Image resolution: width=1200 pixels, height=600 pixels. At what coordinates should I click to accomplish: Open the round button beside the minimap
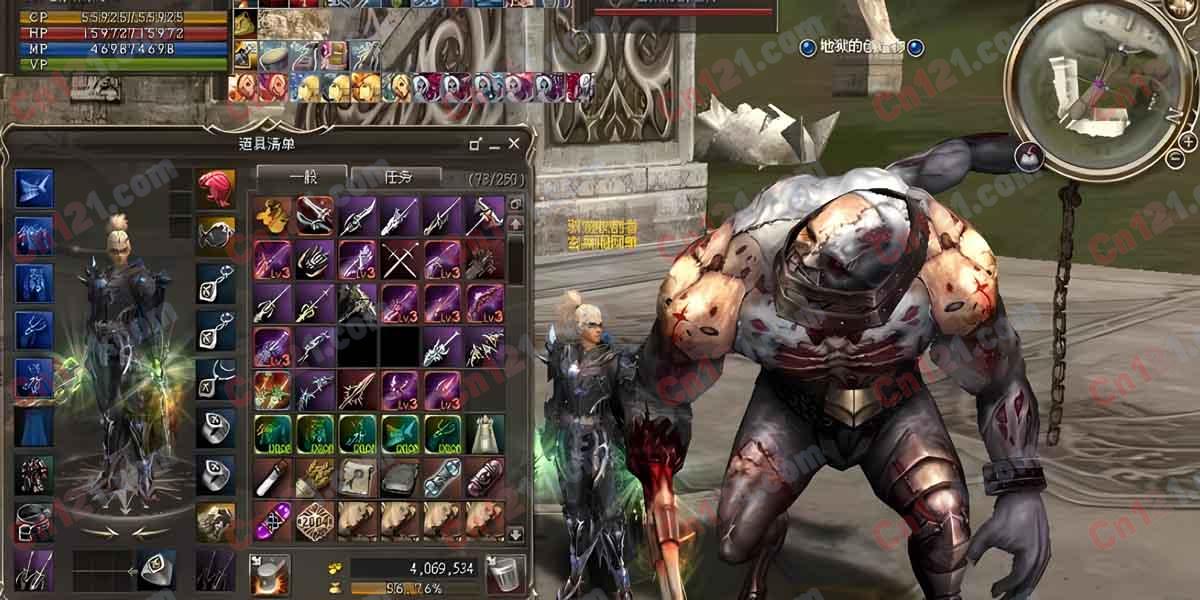click(1028, 155)
